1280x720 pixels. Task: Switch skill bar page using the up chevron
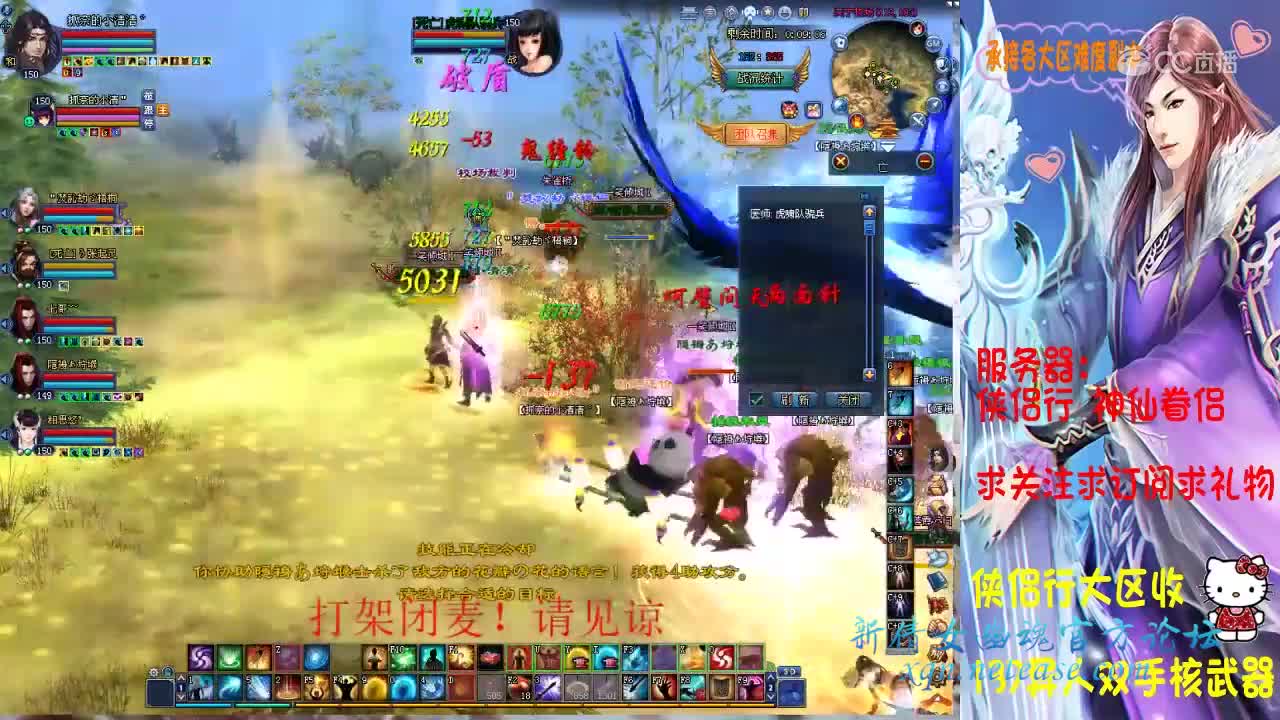(771, 675)
